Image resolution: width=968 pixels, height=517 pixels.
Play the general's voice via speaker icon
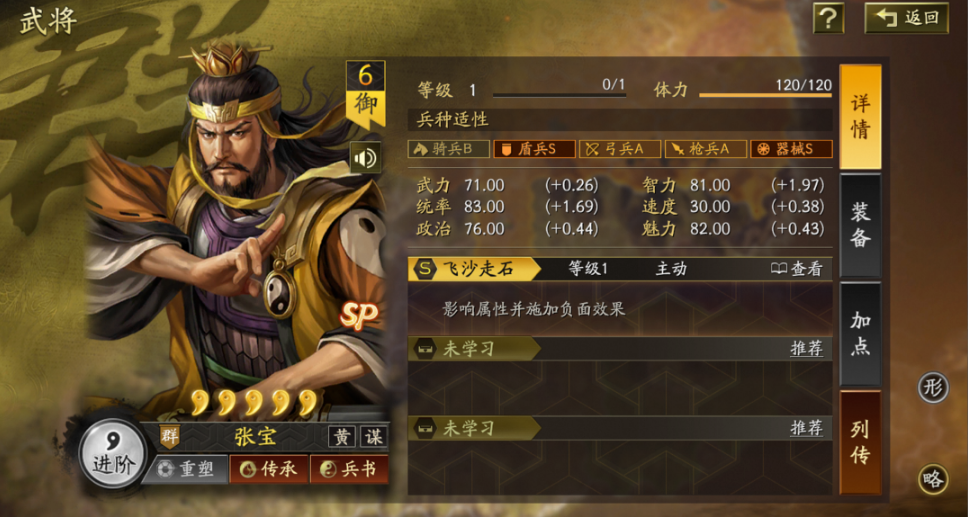click(x=365, y=158)
